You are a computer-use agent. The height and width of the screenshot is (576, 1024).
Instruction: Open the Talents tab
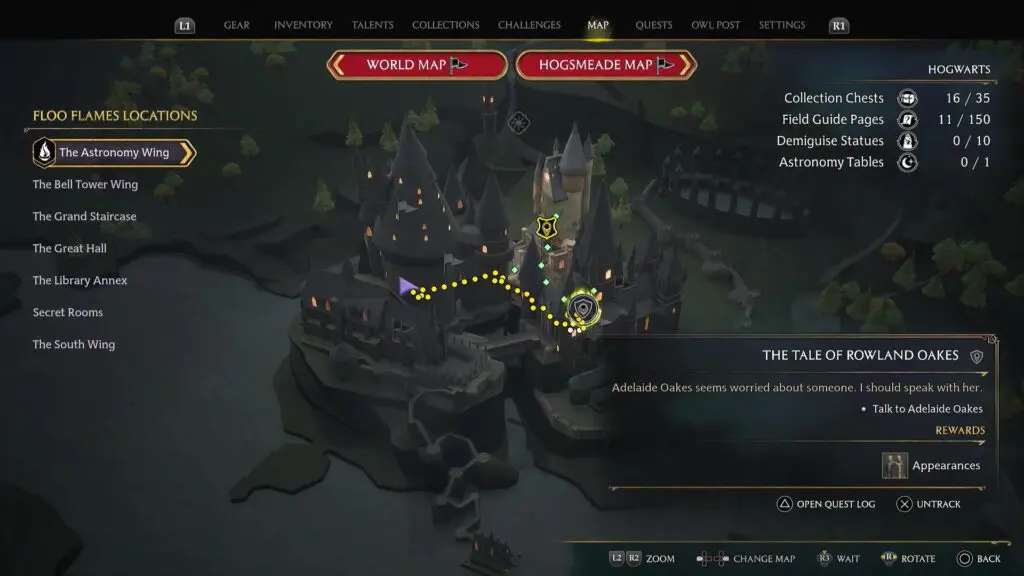click(372, 25)
